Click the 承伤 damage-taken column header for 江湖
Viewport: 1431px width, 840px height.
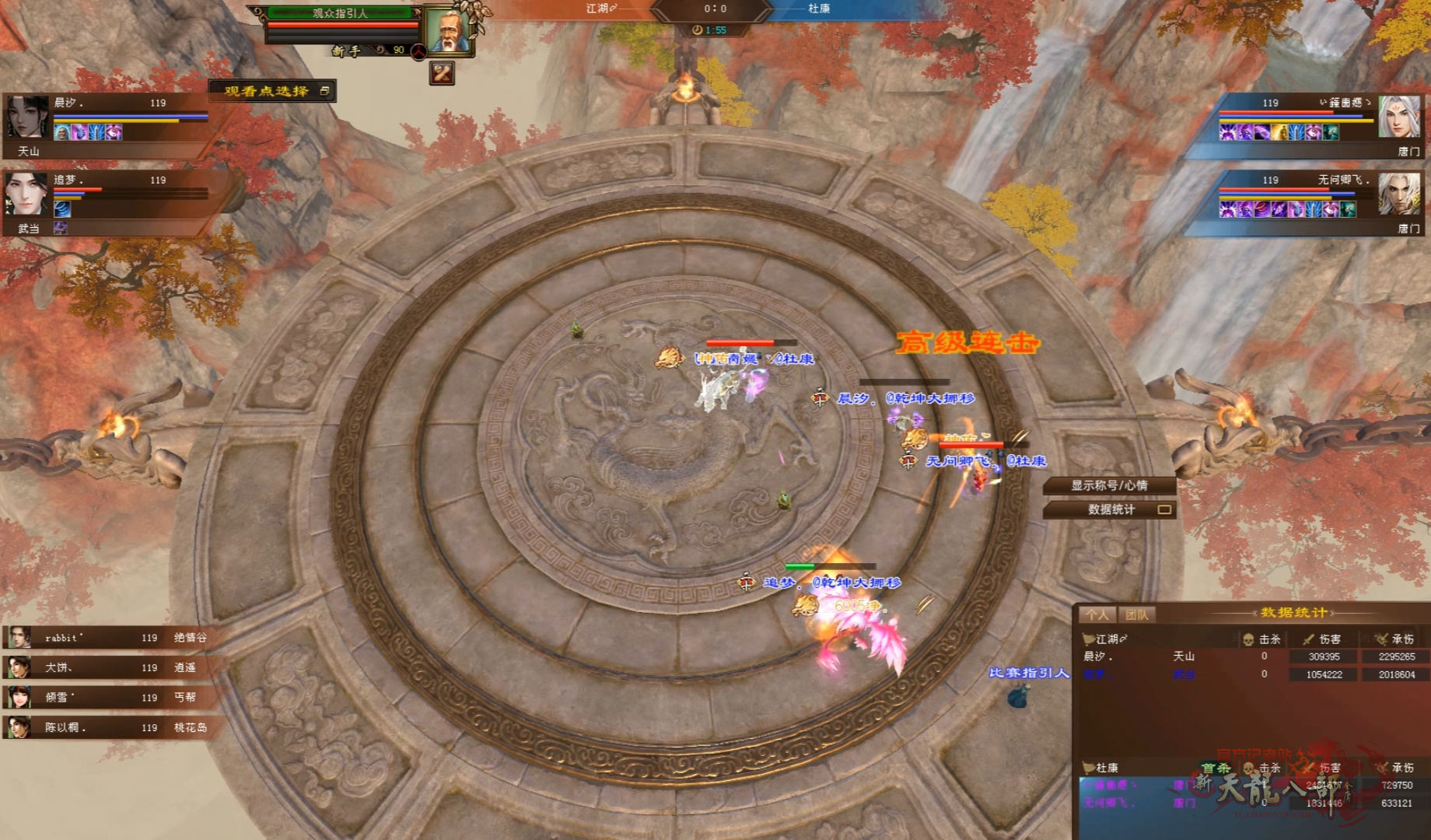pyautogui.click(x=1397, y=639)
